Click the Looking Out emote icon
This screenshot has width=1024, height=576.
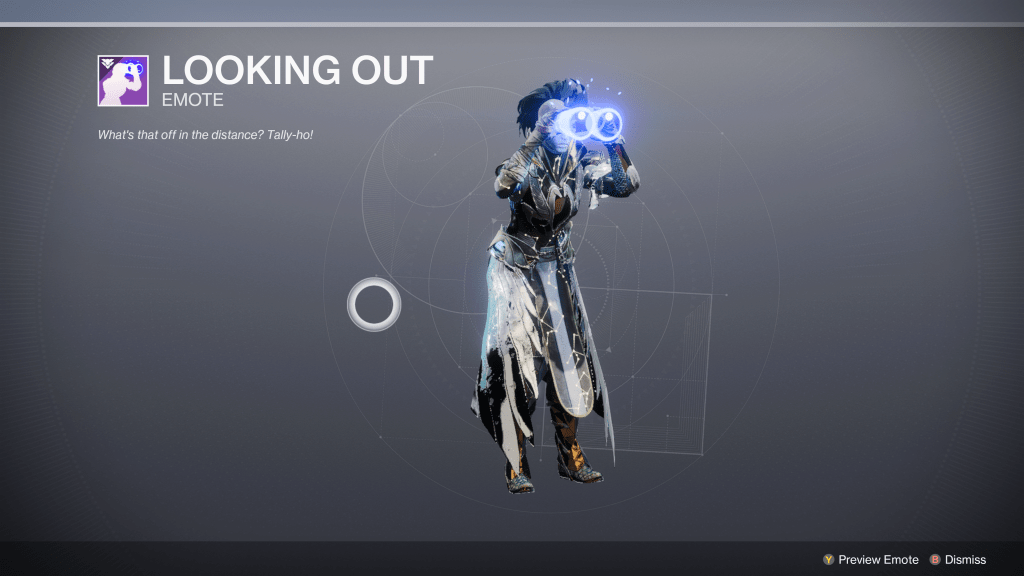point(123,81)
